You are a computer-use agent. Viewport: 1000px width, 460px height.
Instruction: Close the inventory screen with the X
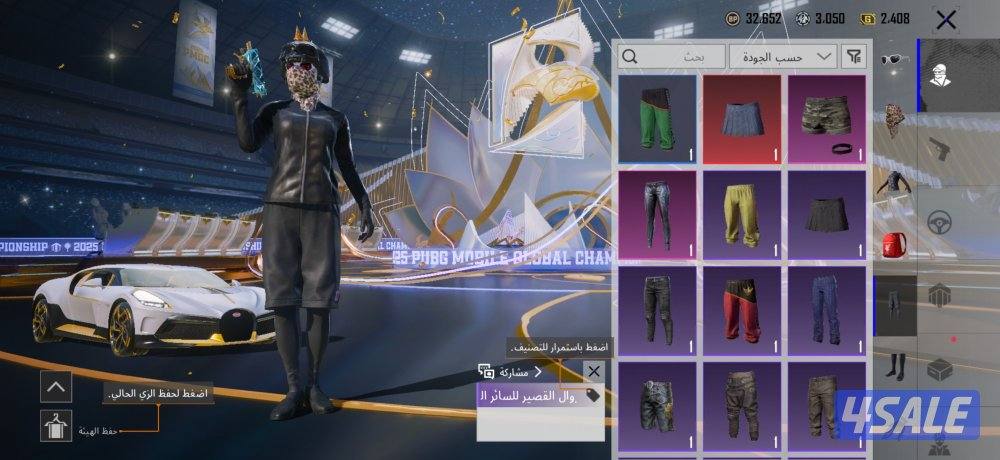[946, 19]
